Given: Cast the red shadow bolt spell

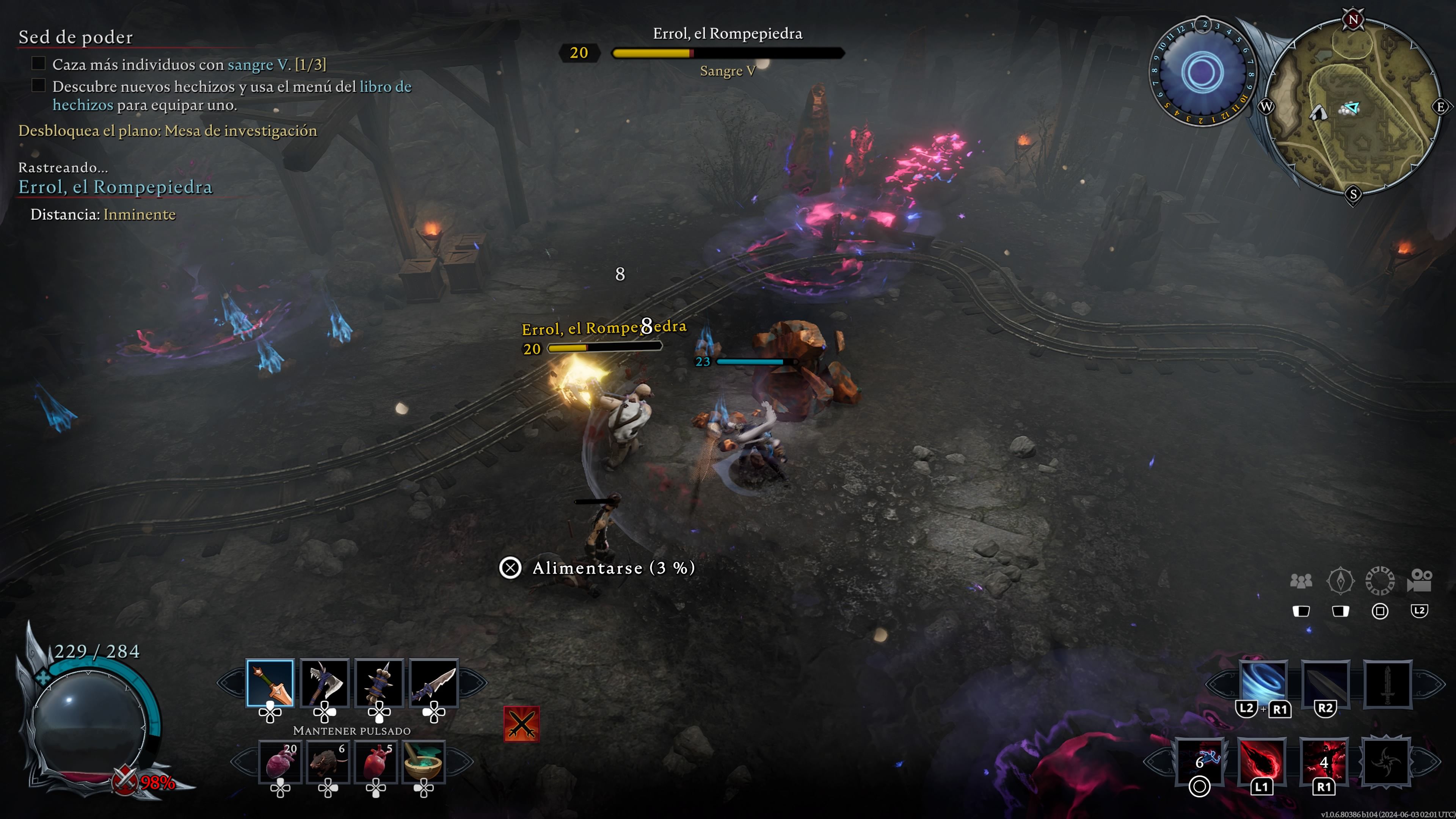Looking at the screenshot, I should pos(1261,761).
